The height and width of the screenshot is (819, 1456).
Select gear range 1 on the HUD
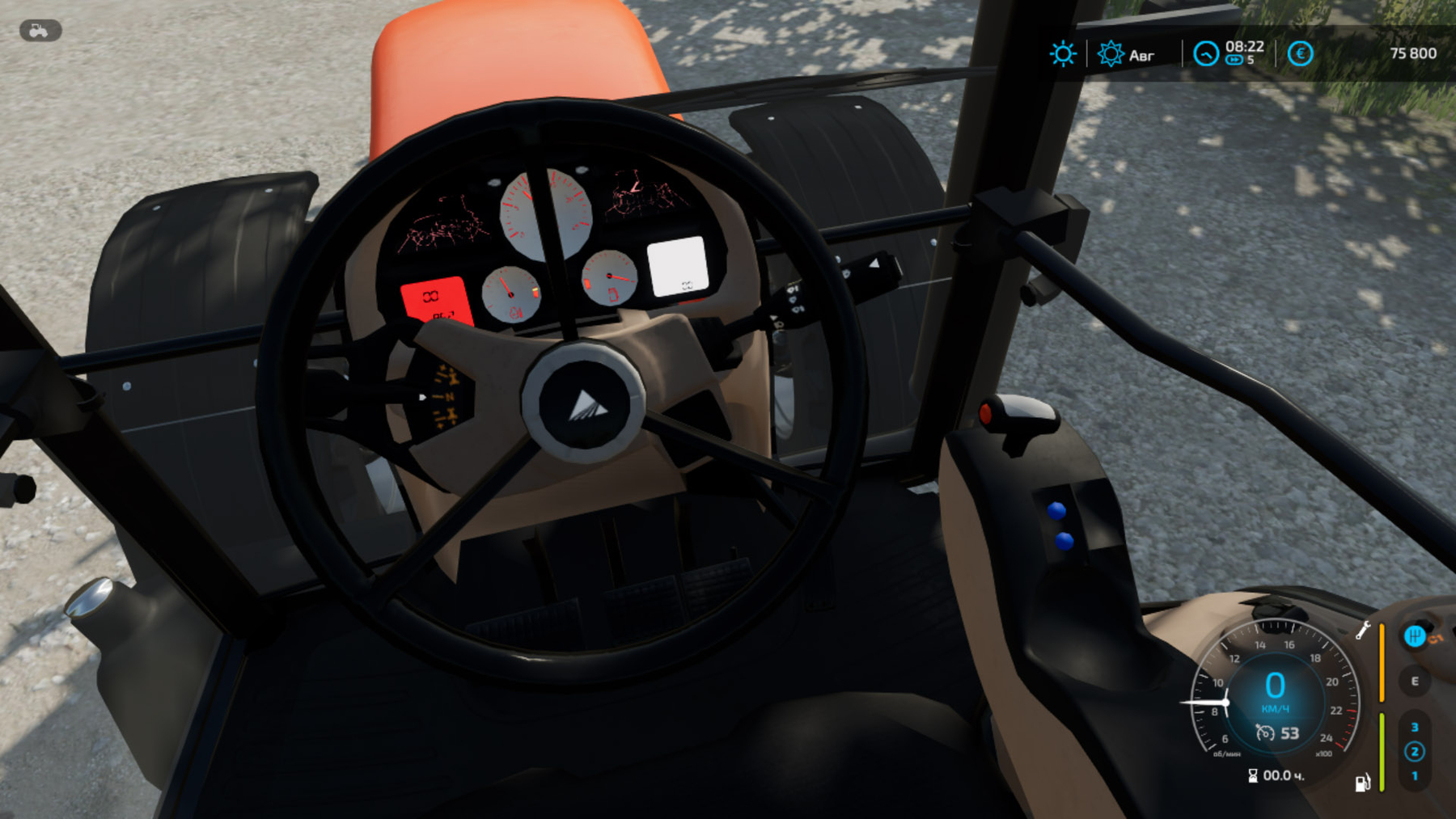coord(1416,776)
